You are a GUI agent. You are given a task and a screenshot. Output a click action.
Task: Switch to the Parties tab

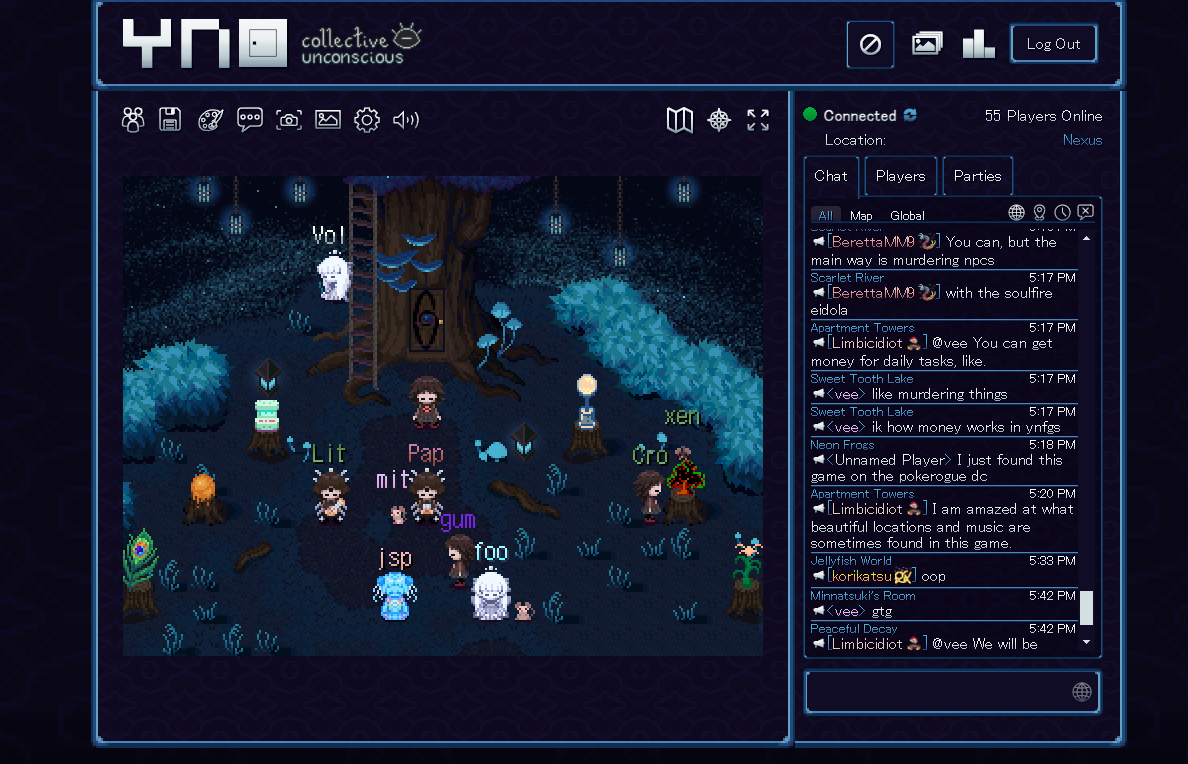(x=977, y=176)
